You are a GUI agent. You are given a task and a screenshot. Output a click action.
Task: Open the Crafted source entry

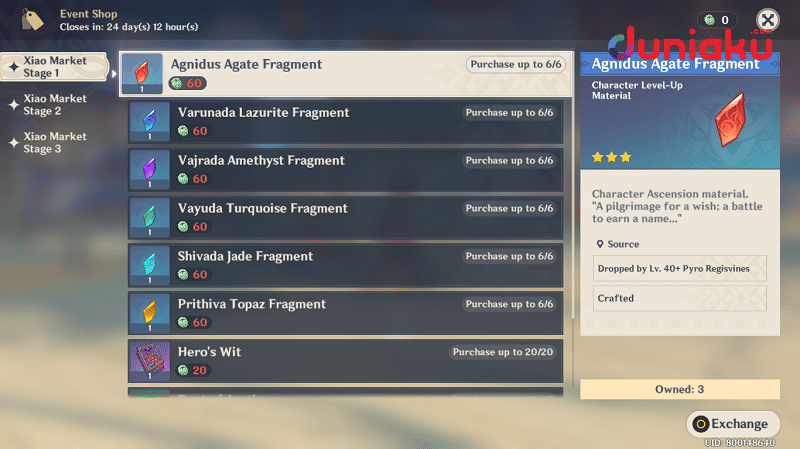679,298
